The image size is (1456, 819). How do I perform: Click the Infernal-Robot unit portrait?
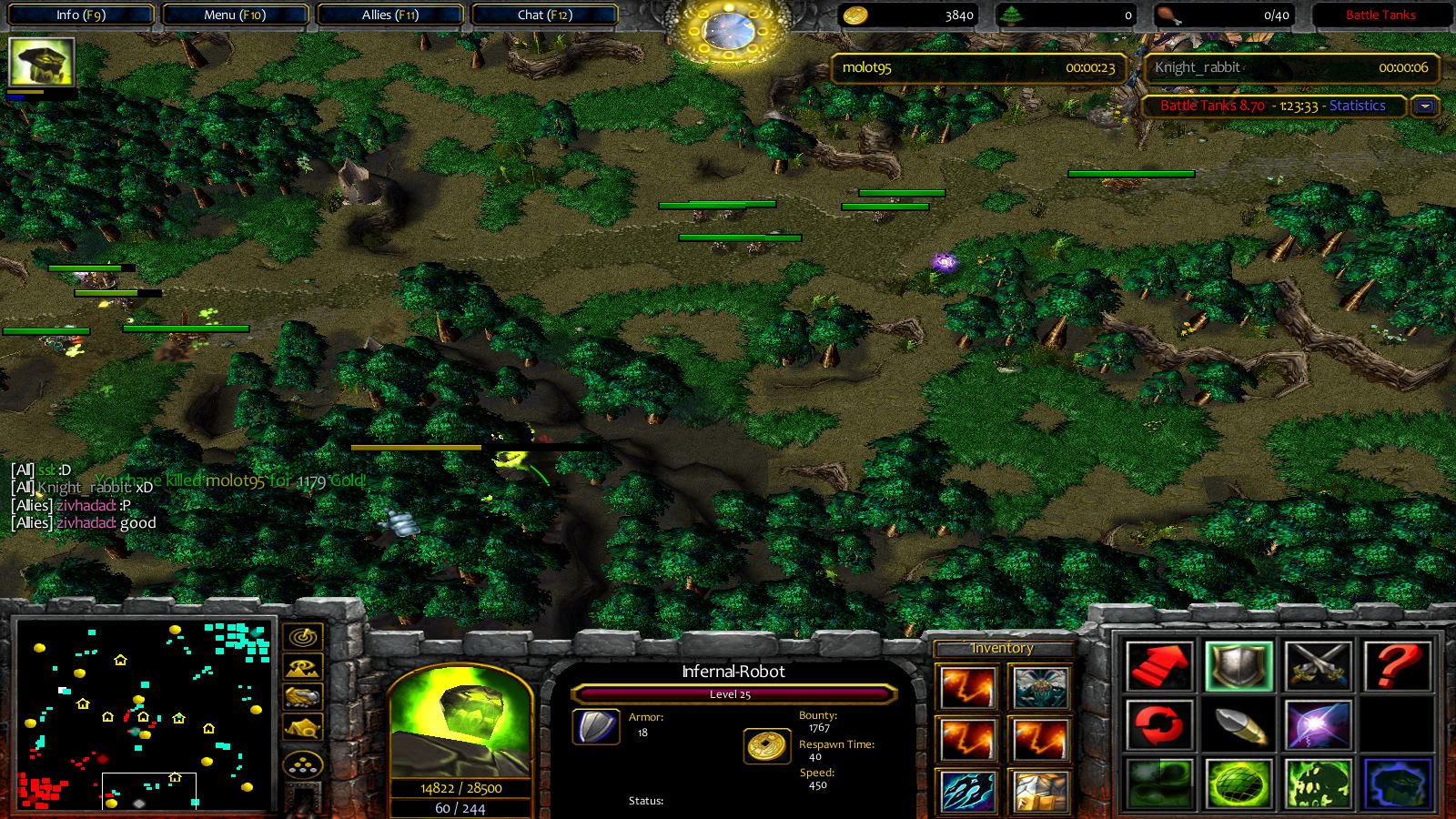[x=460, y=723]
